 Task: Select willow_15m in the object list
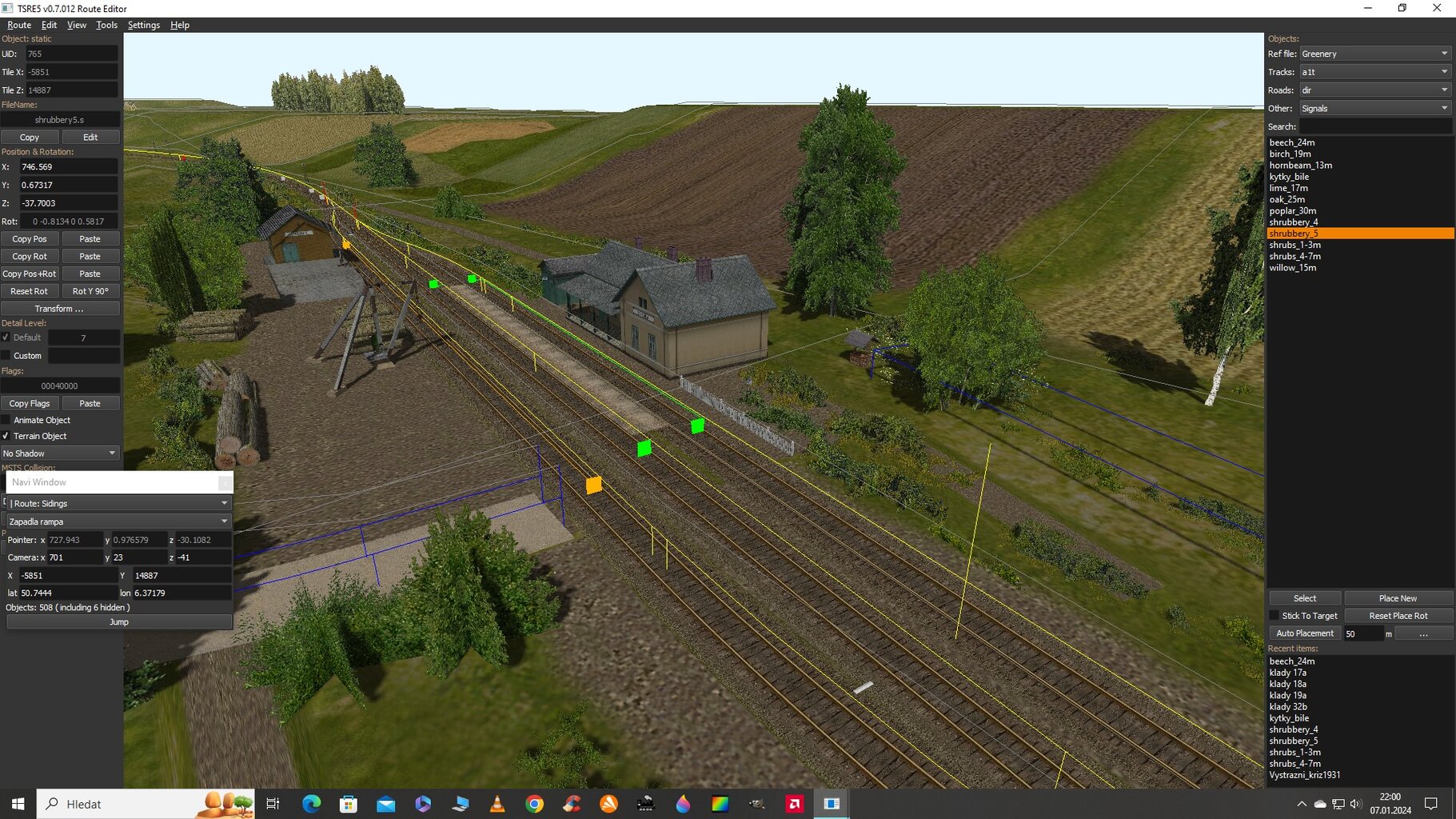click(1292, 268)
